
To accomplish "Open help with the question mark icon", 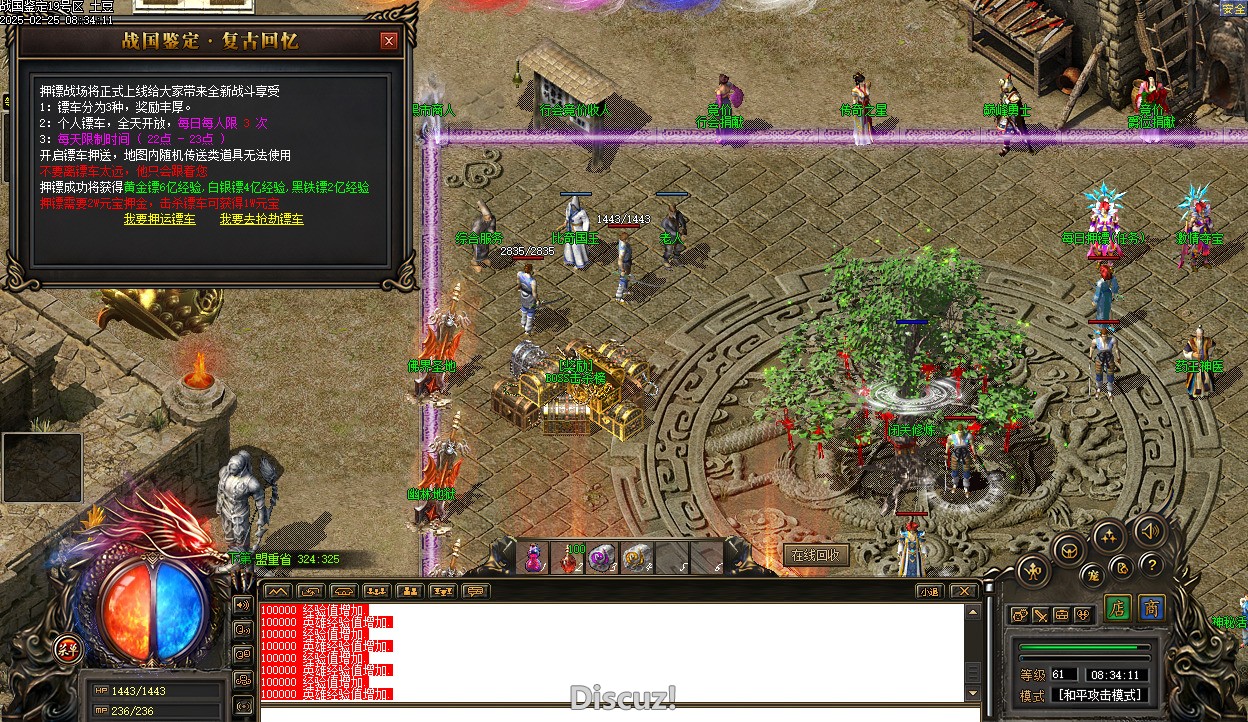I will pyautogui.click(x=1152, y=564).
